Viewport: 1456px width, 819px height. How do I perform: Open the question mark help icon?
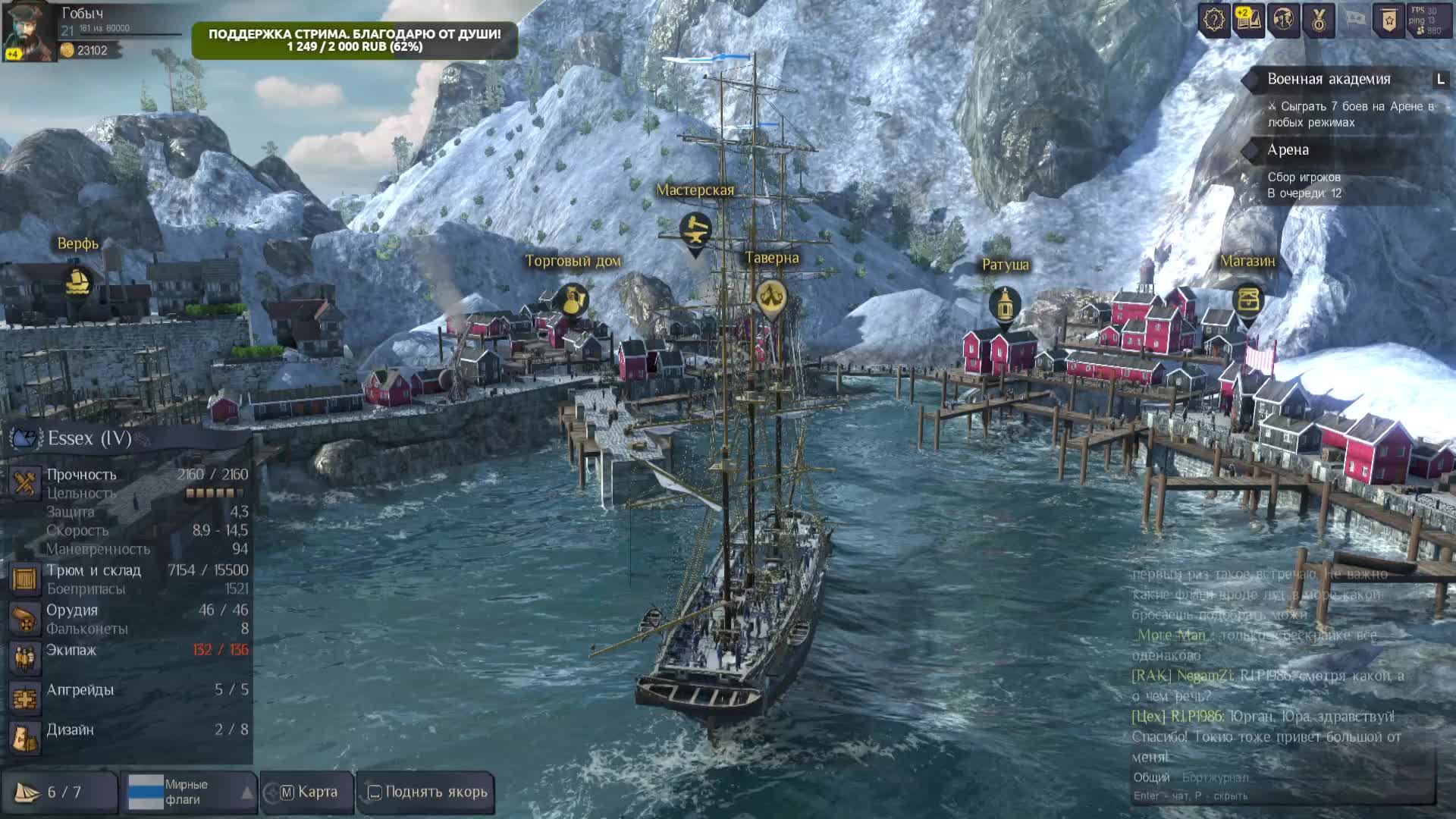coord(1214,20)
